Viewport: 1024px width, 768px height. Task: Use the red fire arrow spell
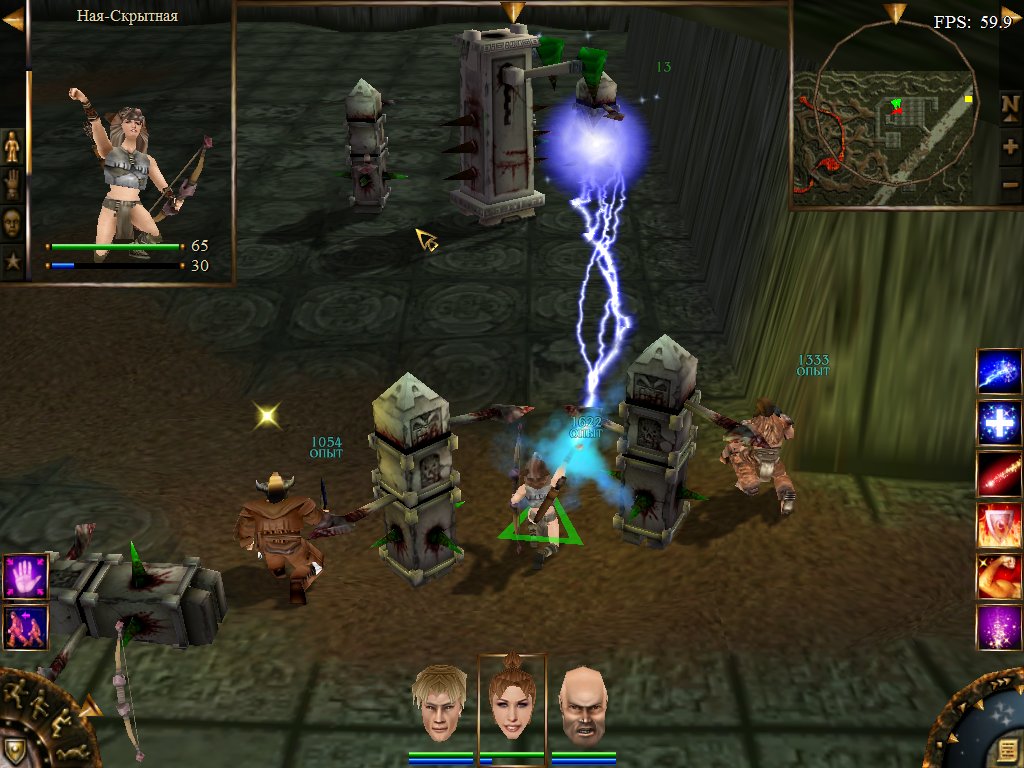point(999,474)
